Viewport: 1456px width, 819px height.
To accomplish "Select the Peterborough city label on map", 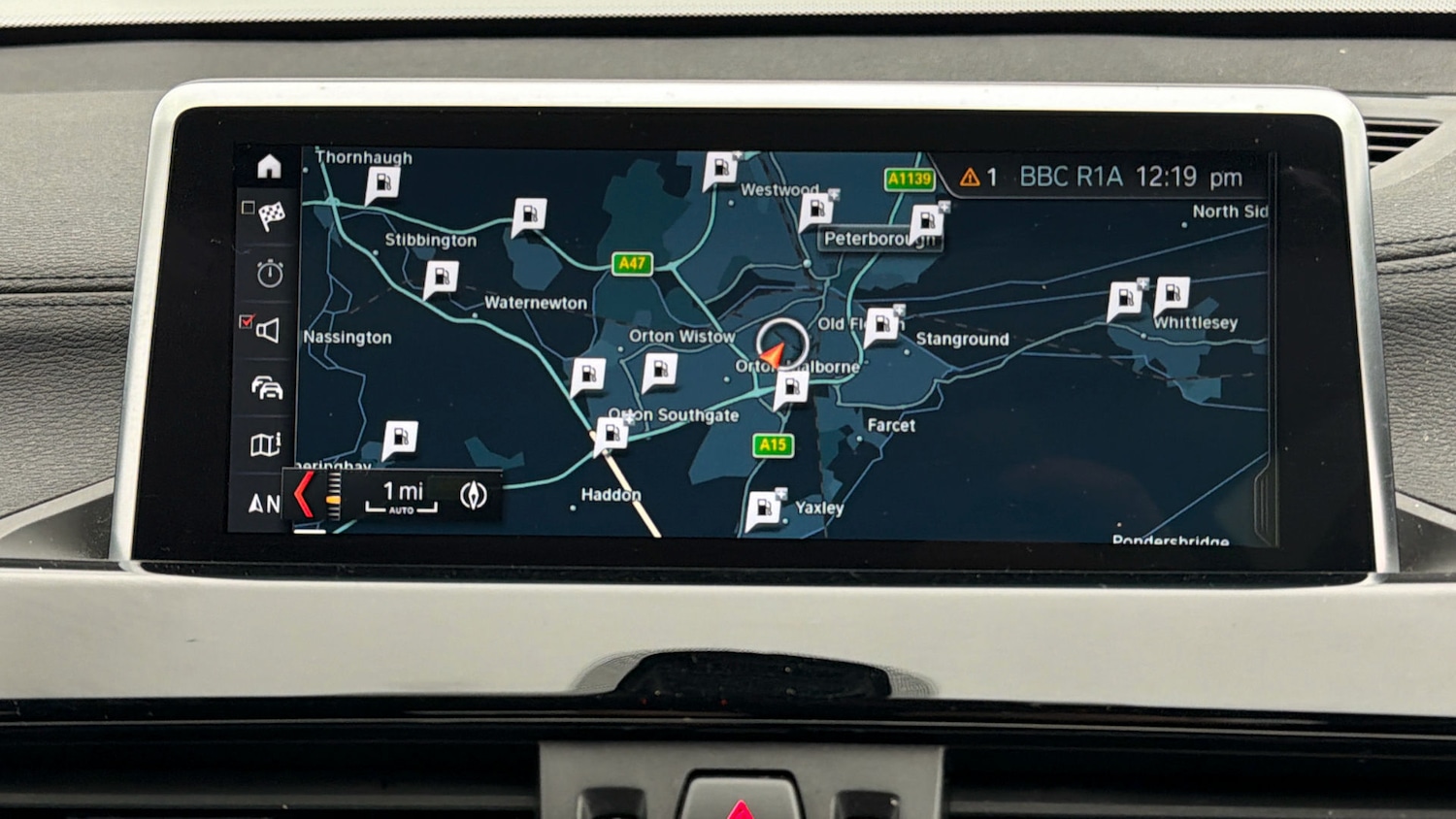I will (879, 239).
